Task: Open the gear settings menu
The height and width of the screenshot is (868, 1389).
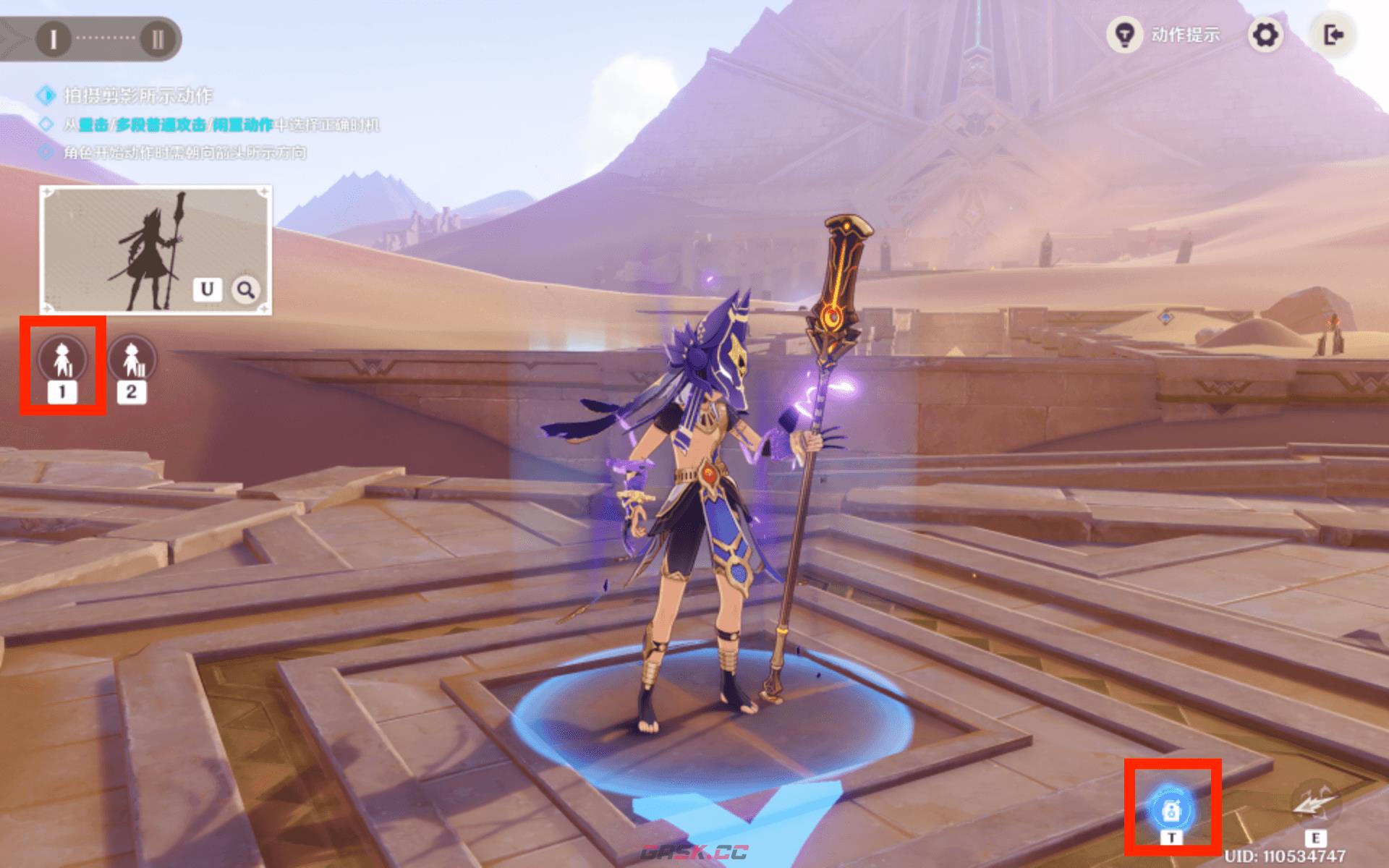Action: [x=1265, y=35]
